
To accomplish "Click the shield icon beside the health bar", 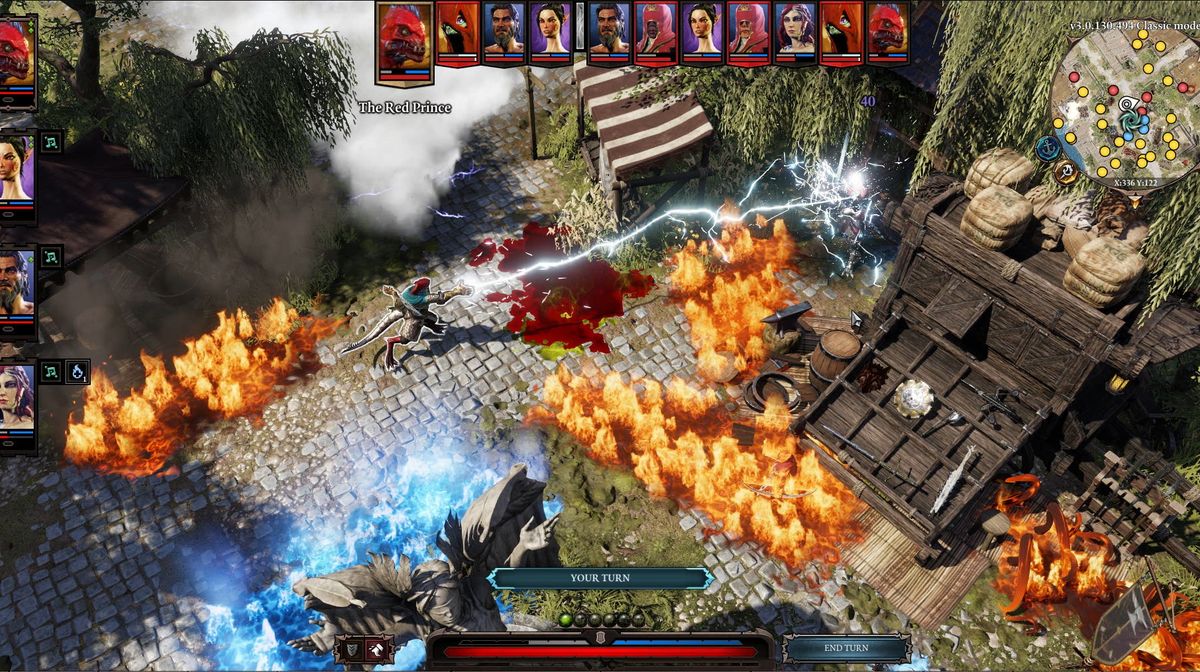I will [350, 649].
